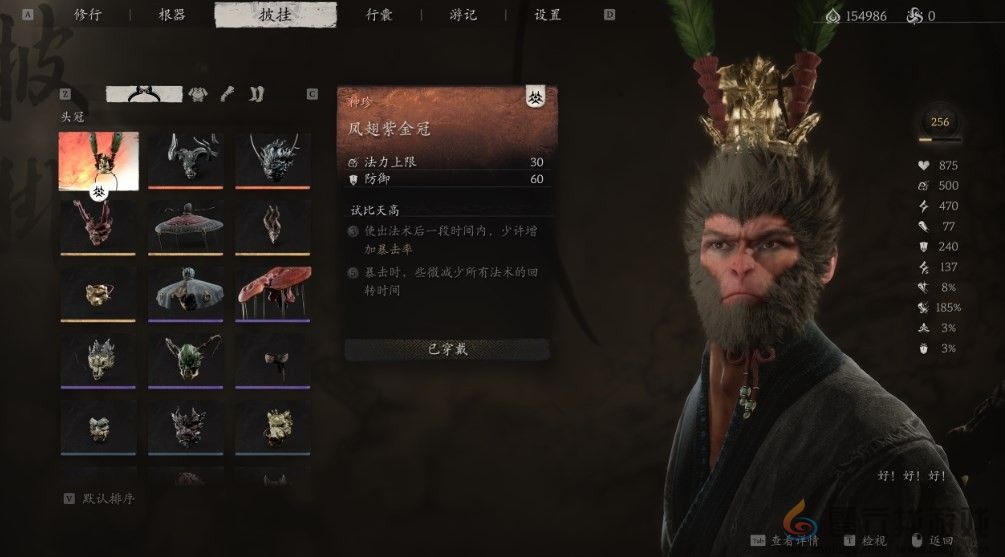Select the green-faced horned demon mask
The image size is (1005, 557).
pos(185,357)
